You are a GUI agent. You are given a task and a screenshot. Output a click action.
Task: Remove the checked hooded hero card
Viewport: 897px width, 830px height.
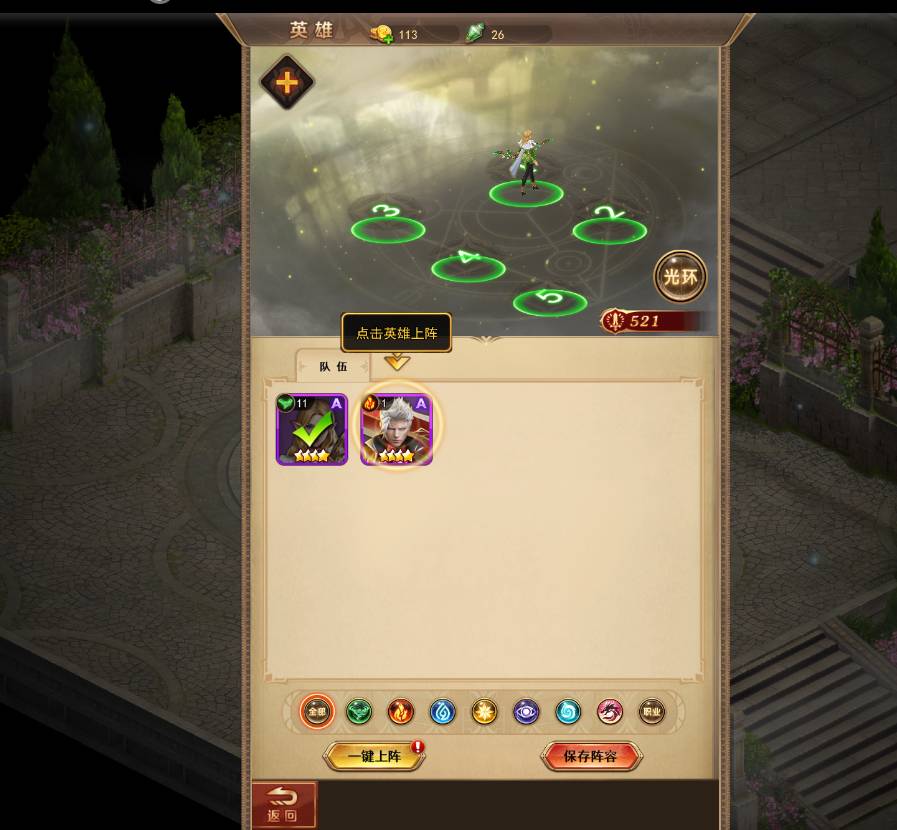click(312, 429)
